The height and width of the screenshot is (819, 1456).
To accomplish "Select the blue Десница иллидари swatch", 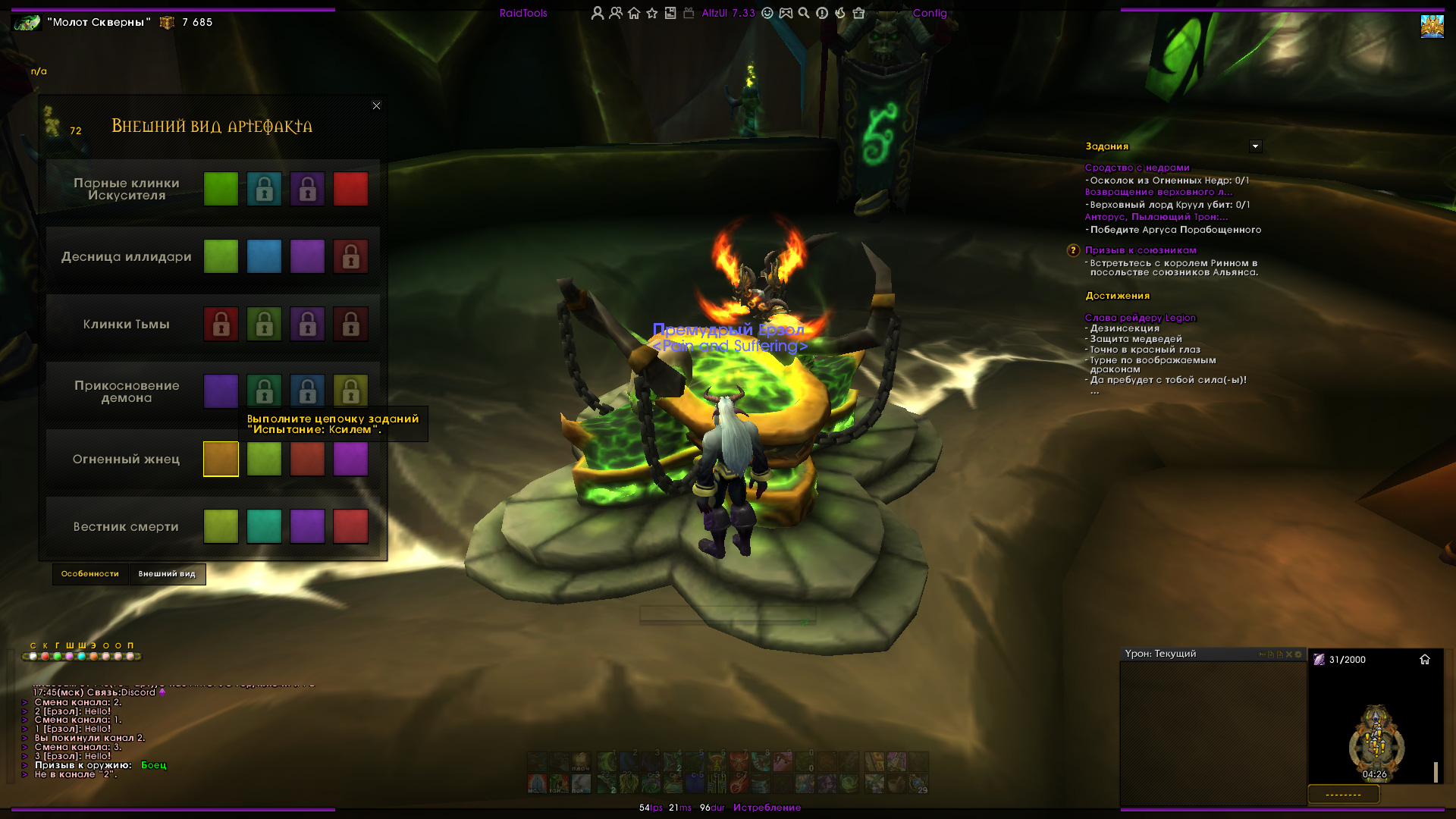I will click(264, 256).
